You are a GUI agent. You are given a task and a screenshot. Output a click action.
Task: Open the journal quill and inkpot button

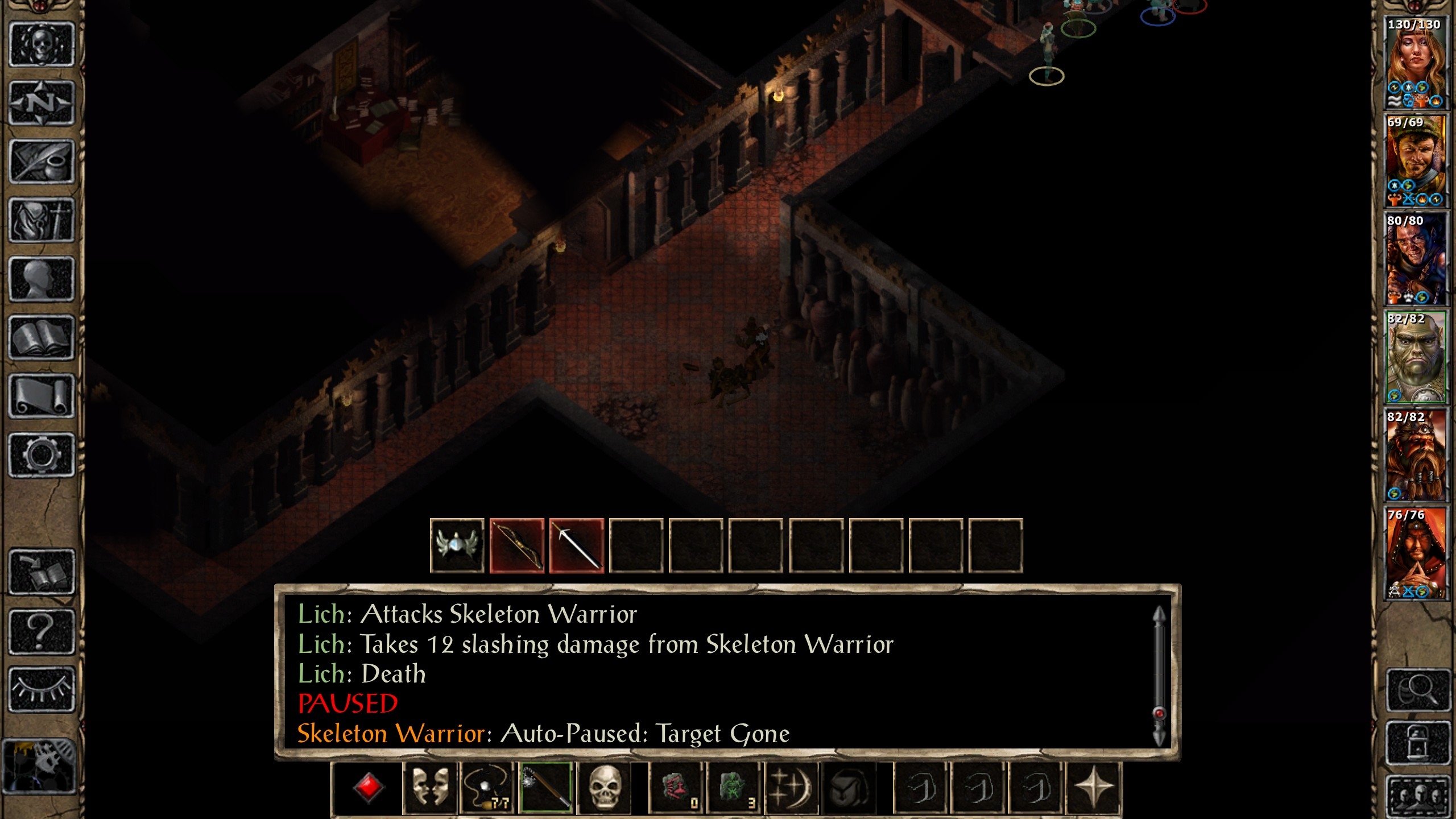coord(42,162)
